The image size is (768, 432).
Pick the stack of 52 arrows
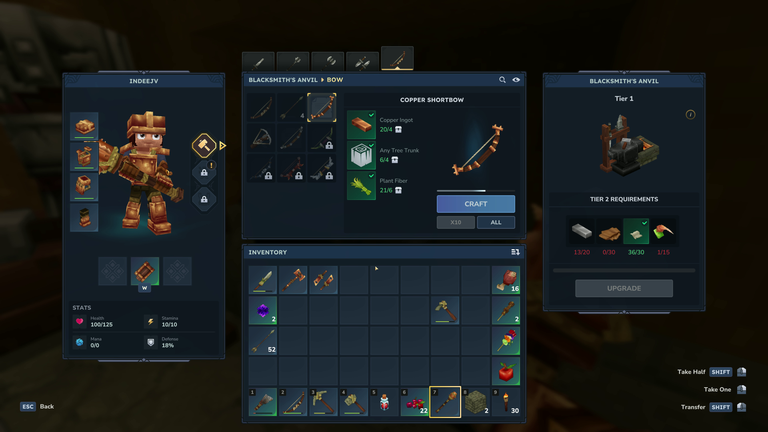coord(262,341)
